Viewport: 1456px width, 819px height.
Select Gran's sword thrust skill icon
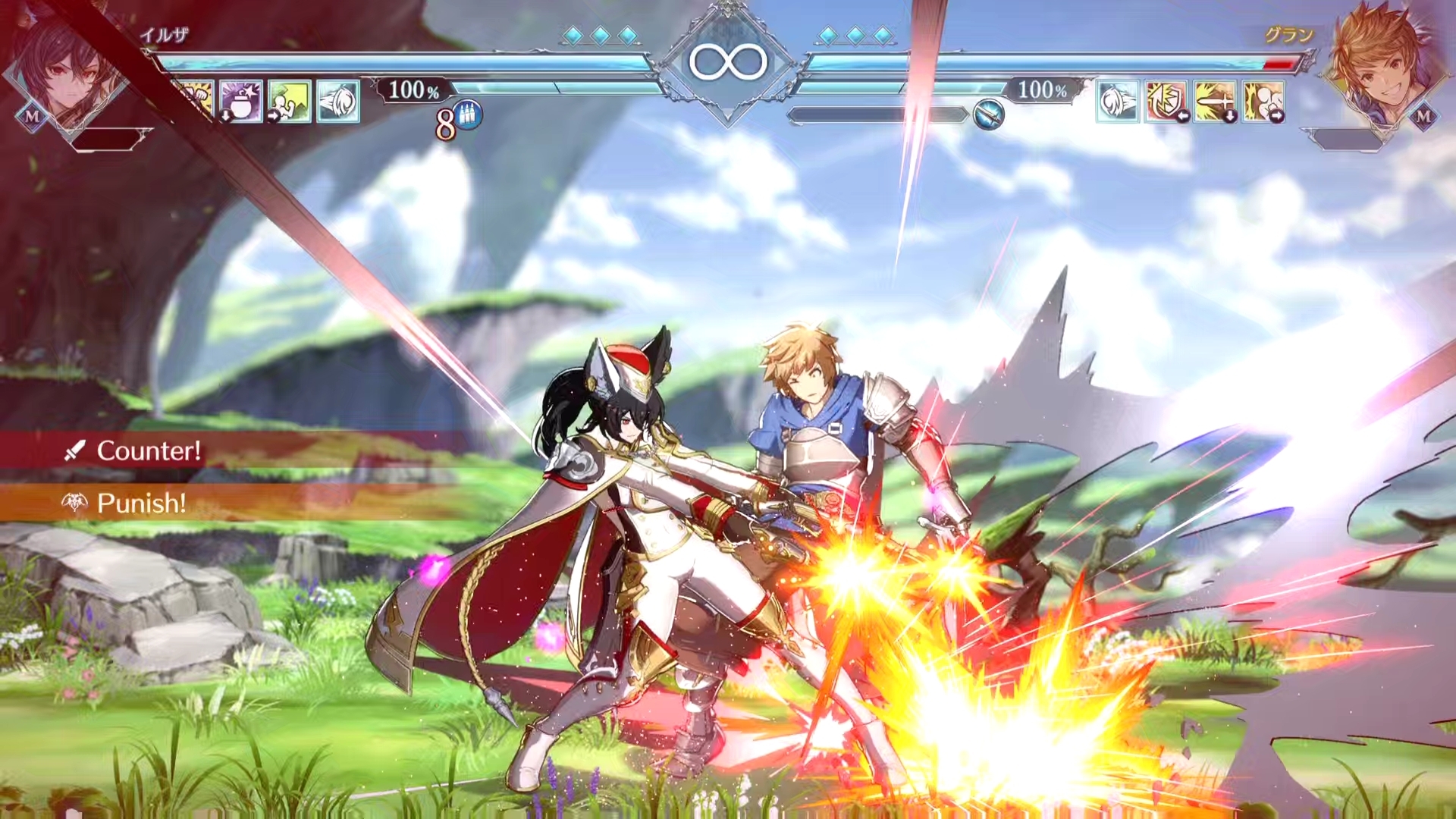1214,102
